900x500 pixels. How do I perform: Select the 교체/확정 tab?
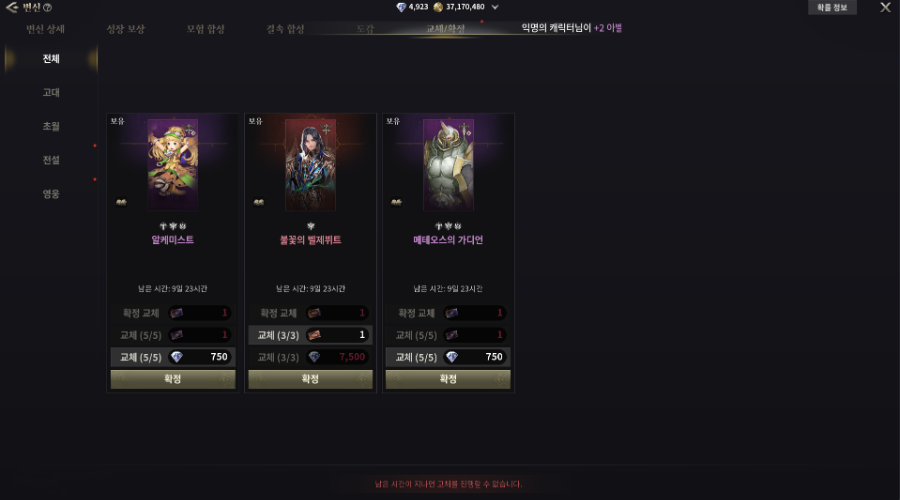(x=446, y=29)
